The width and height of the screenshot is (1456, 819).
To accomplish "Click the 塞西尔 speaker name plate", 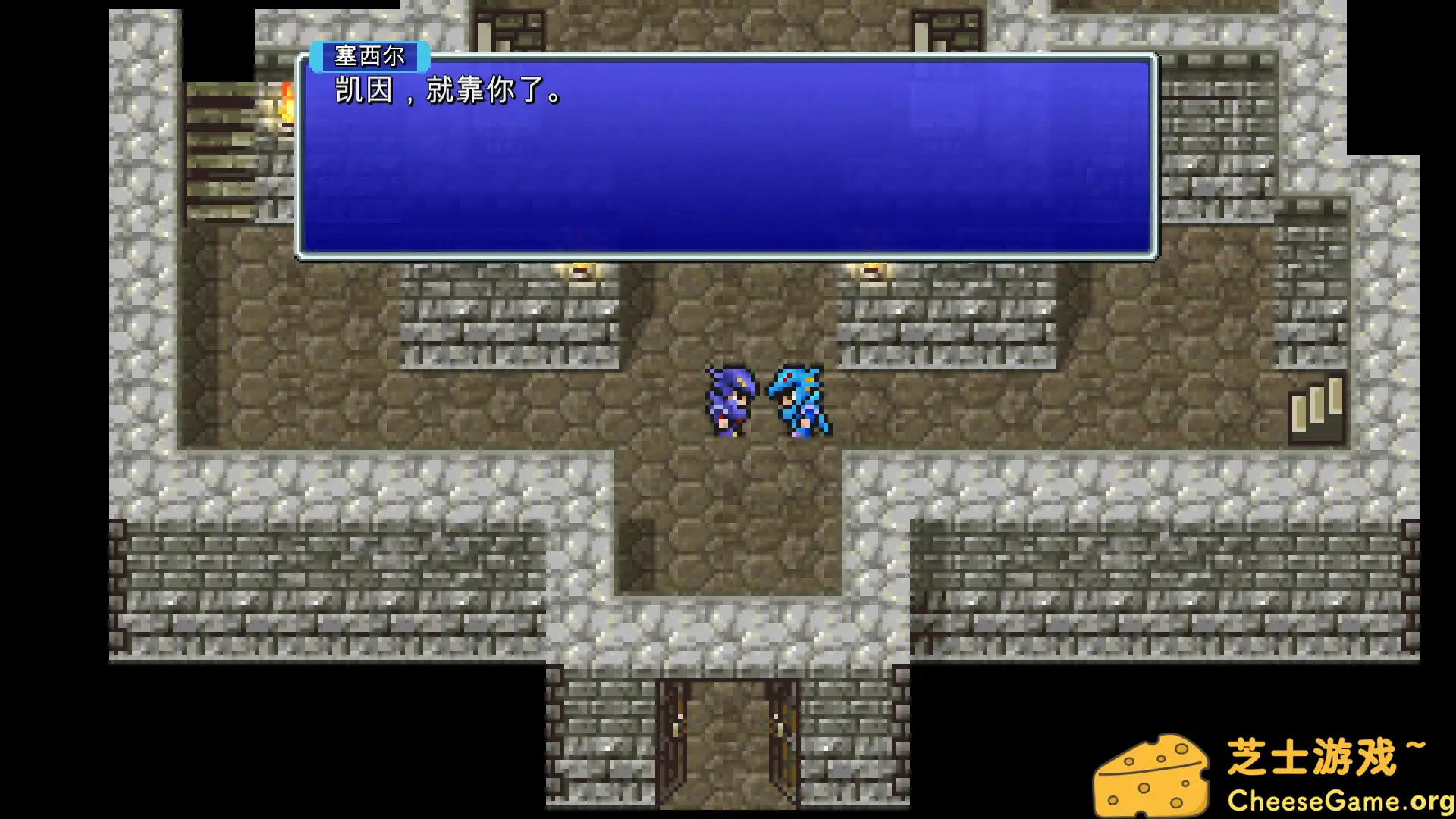I will [372, 57].
